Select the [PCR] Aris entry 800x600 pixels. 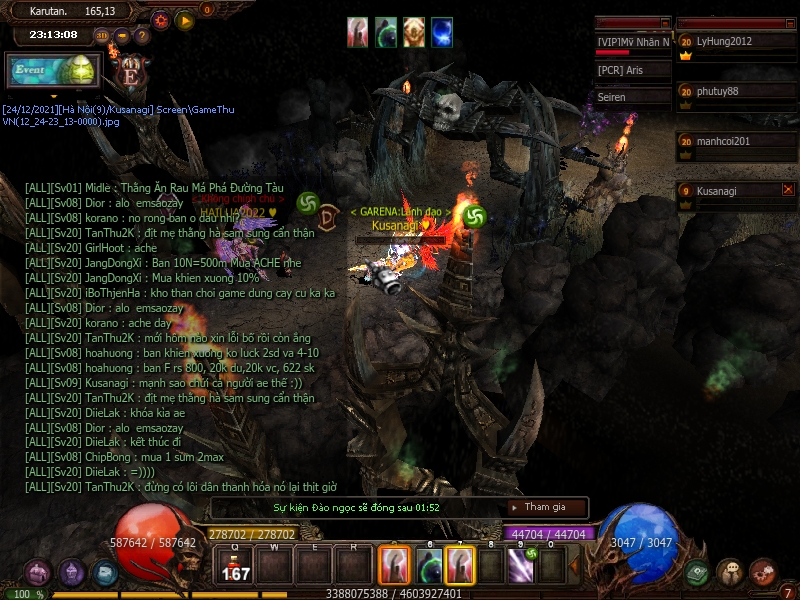[x=632, y=70]
